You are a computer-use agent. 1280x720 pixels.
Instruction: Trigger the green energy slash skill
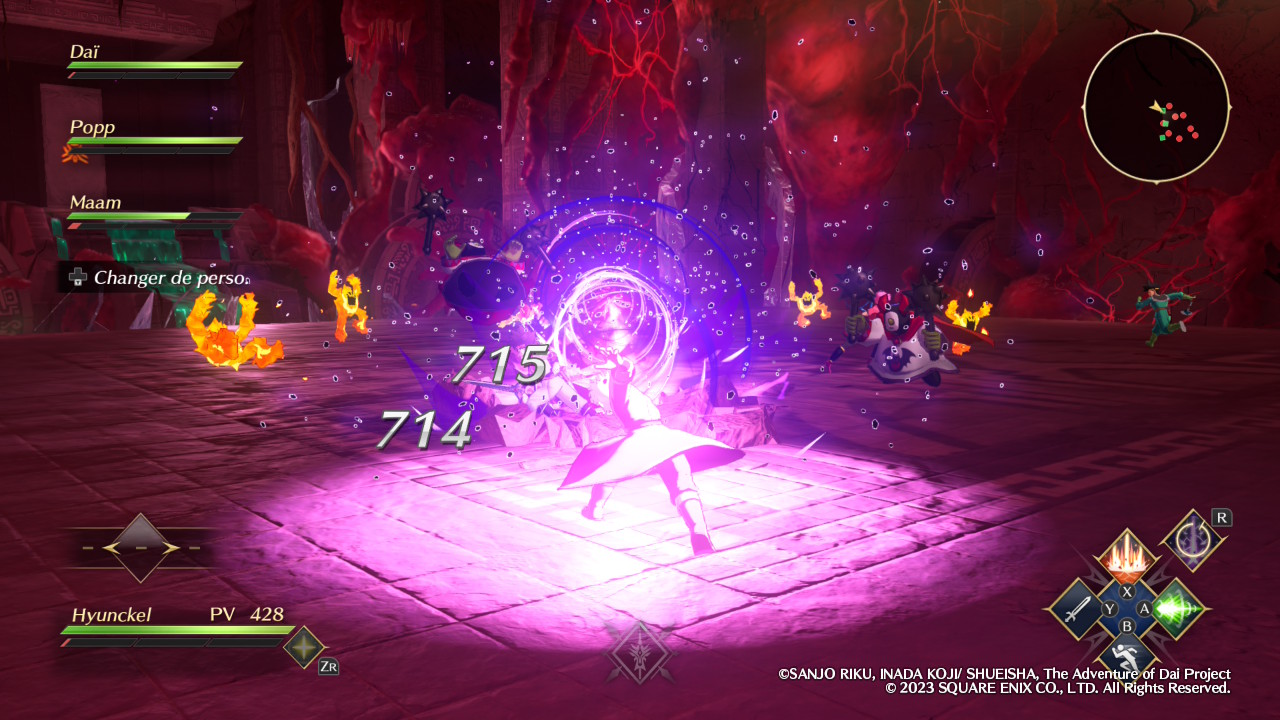coord(1177,608)
